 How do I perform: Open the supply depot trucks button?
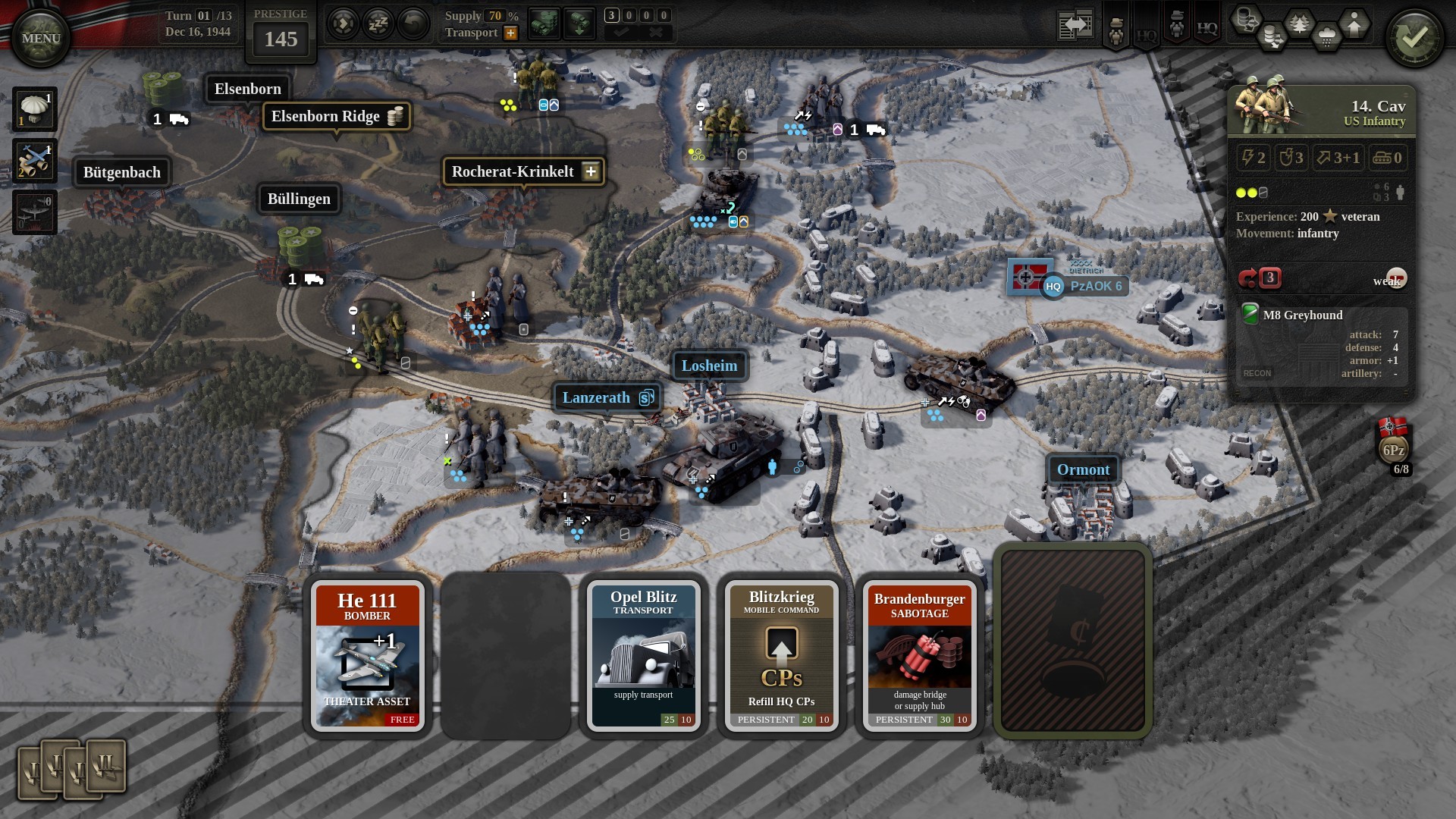pos(544,24)
